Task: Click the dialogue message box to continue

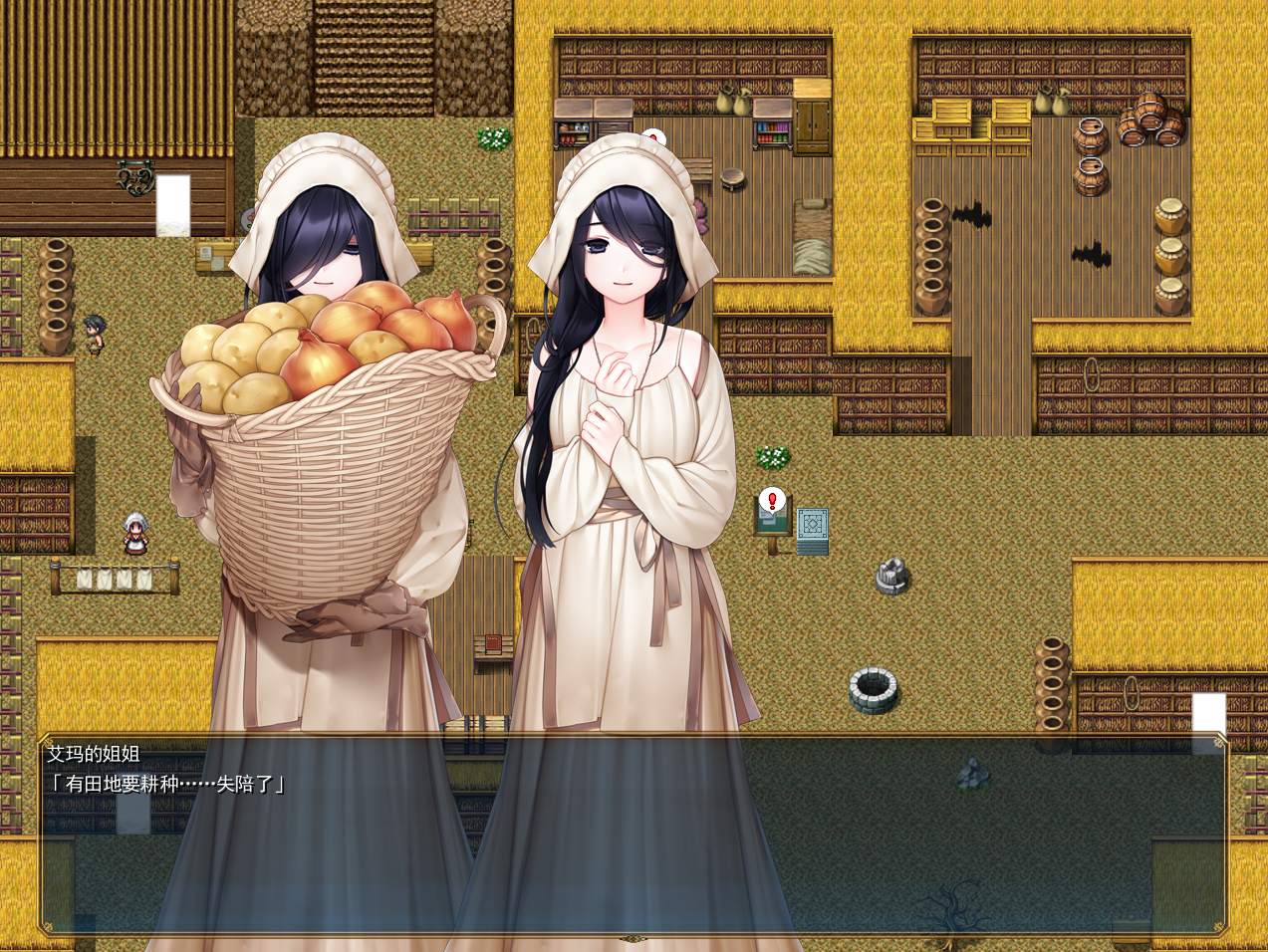Action: 634,834
